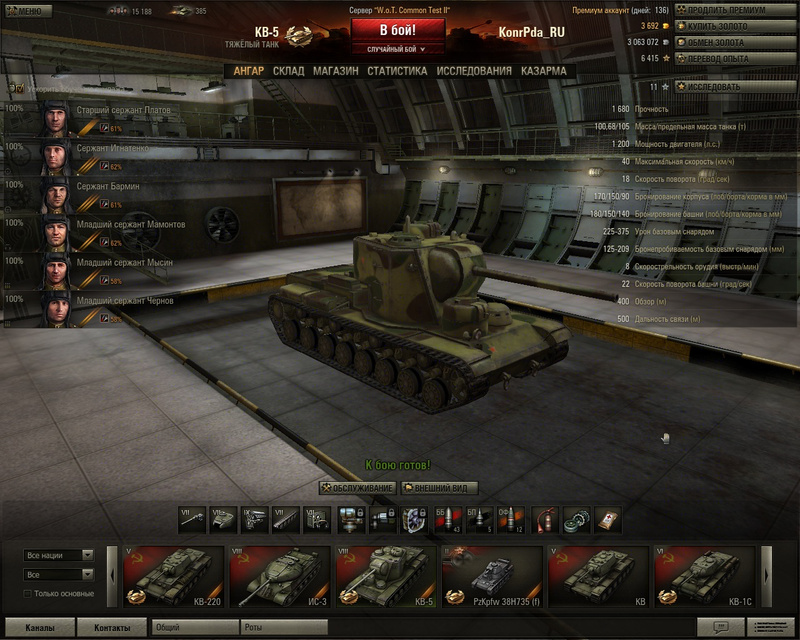
Task: Click the Продлить премиум button
Action: coord(735,10)
